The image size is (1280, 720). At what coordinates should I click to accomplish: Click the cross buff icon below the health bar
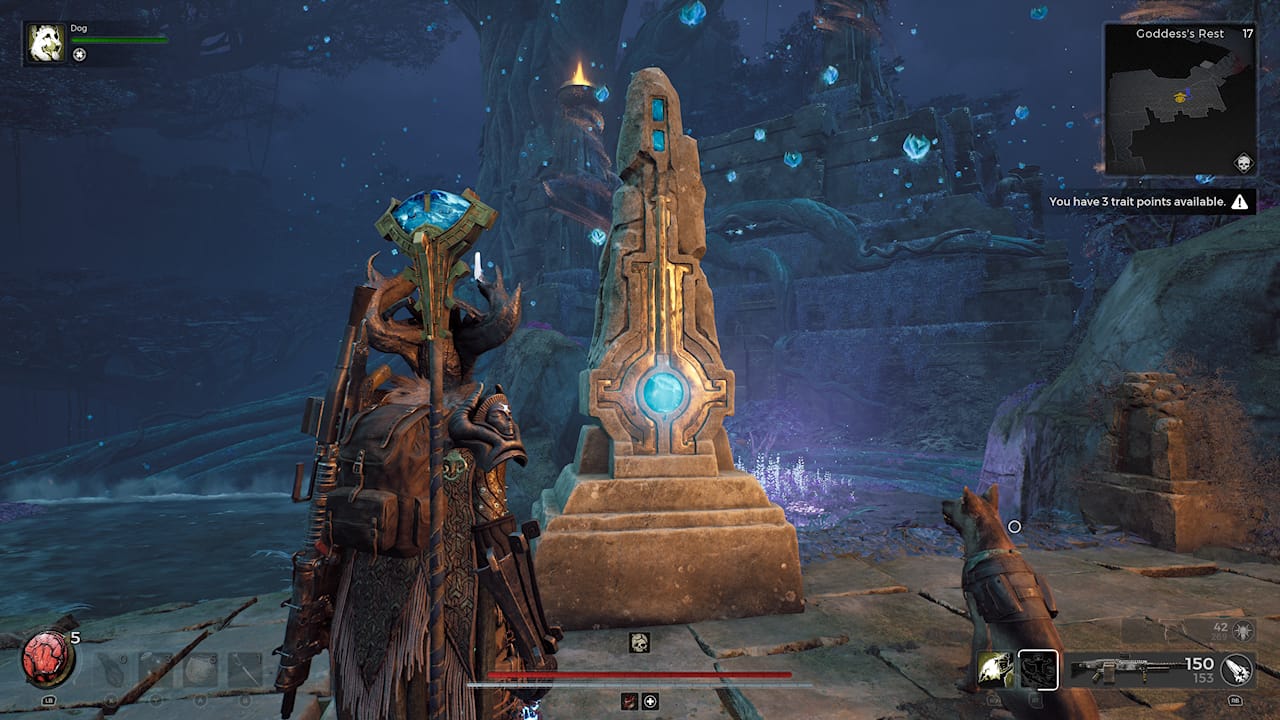click(x=650, y=701)
